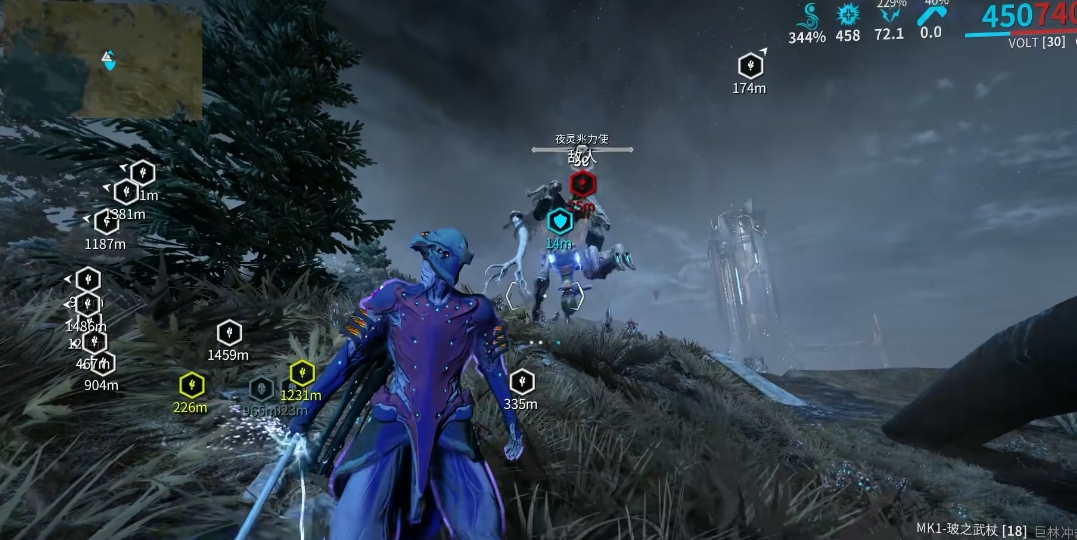Click the spiky burst buff icon showing 458
This screenshot has width=1077, height=540.
[x=848, y=15]
